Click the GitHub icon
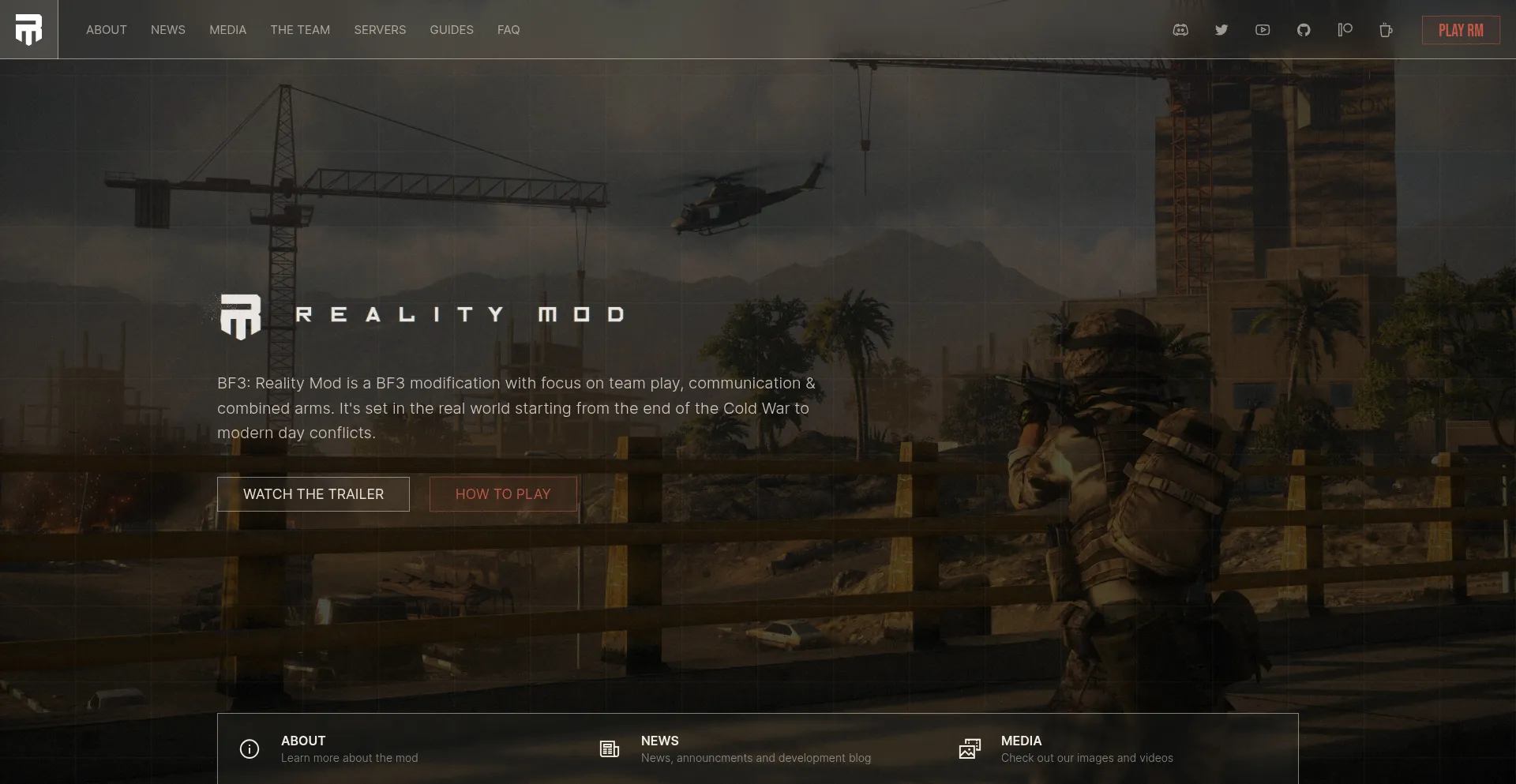1516x784 pixels. 1304,30
